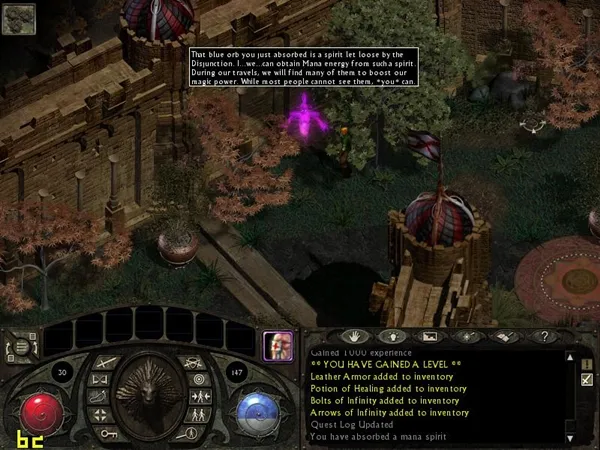The height and width of the screenshot is (450, 600).
Task: Toggle the sword combat log filter
Action: point(587,379)
